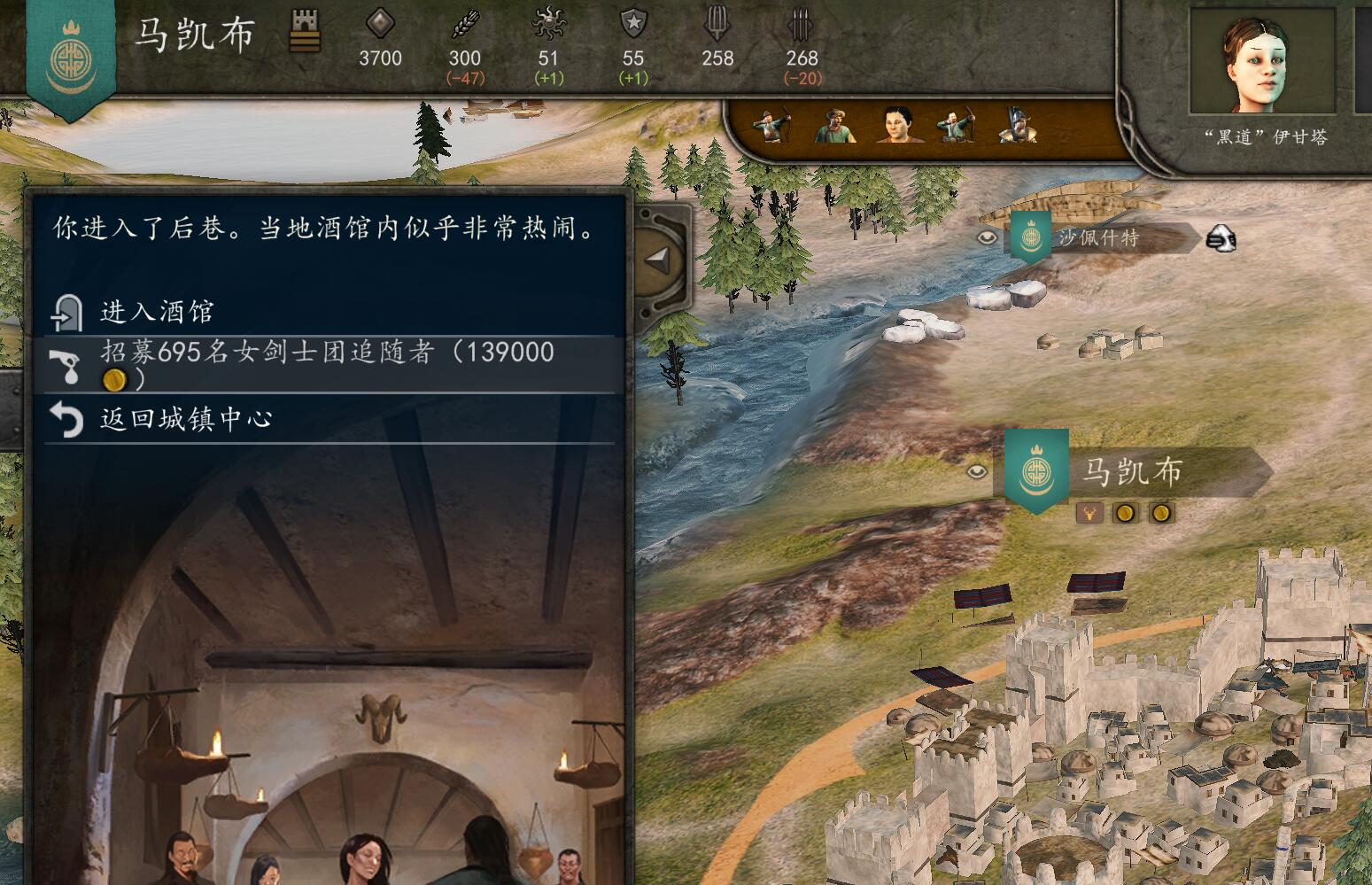Click the caravan icon beside 沙佩什特
The width and height of the screenshot is (1372, 885).
click(1221, 237)
